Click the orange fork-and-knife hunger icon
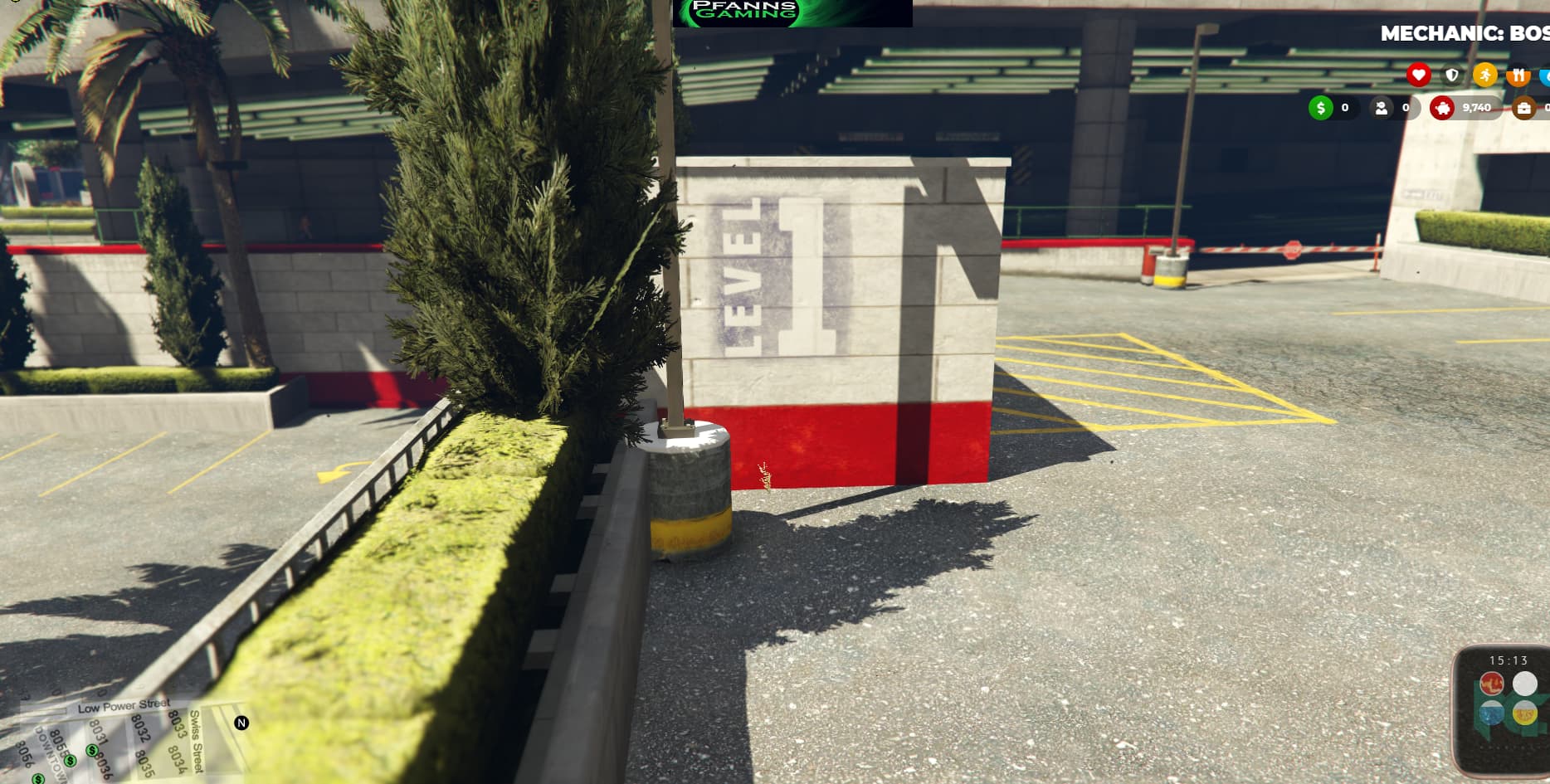The height and width of the screenshot is (784, 1550). [1518, 73]
